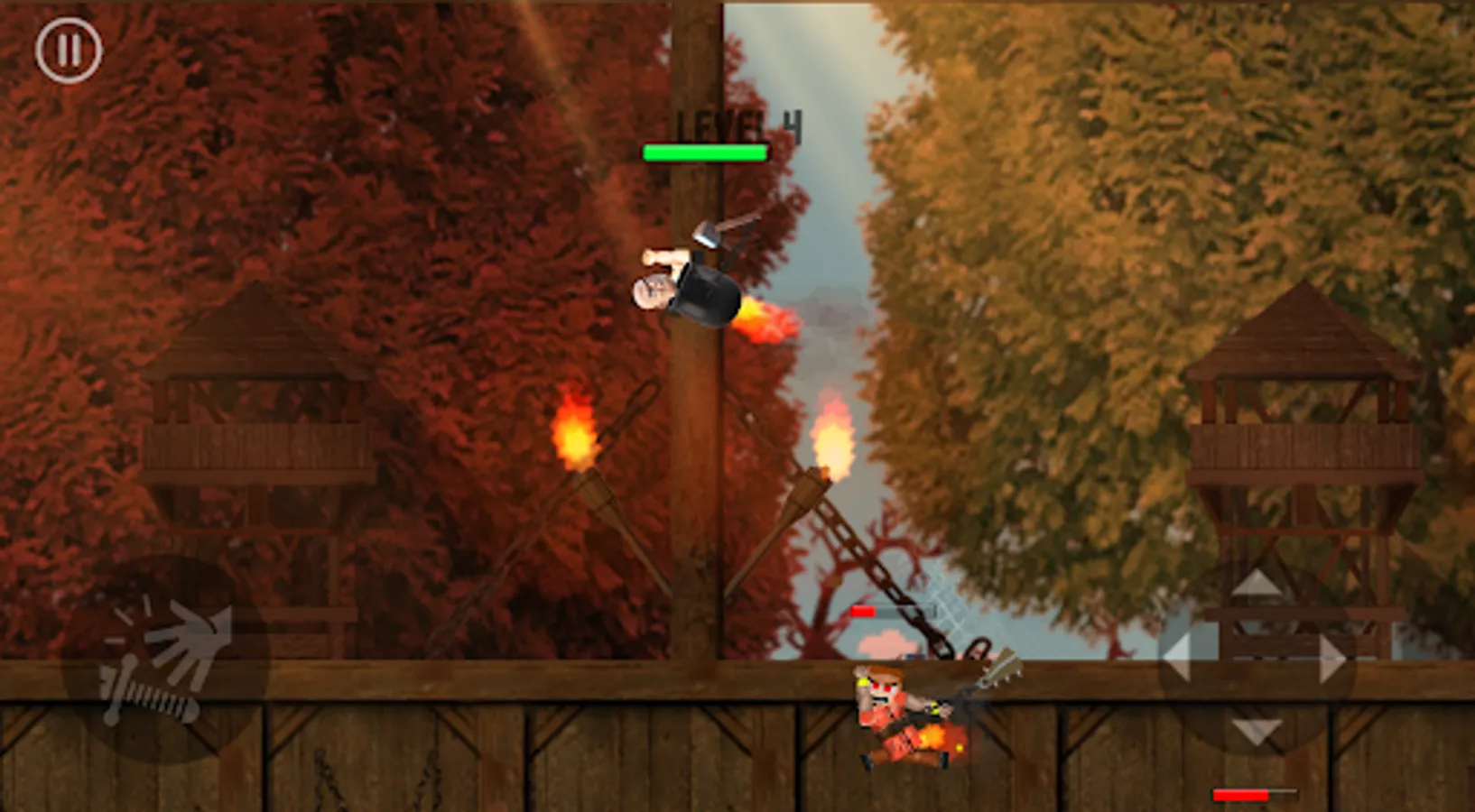Tap the red health bar above the enemy
The width and height of the screenshot is (1475, 812).
pos(868,611)
